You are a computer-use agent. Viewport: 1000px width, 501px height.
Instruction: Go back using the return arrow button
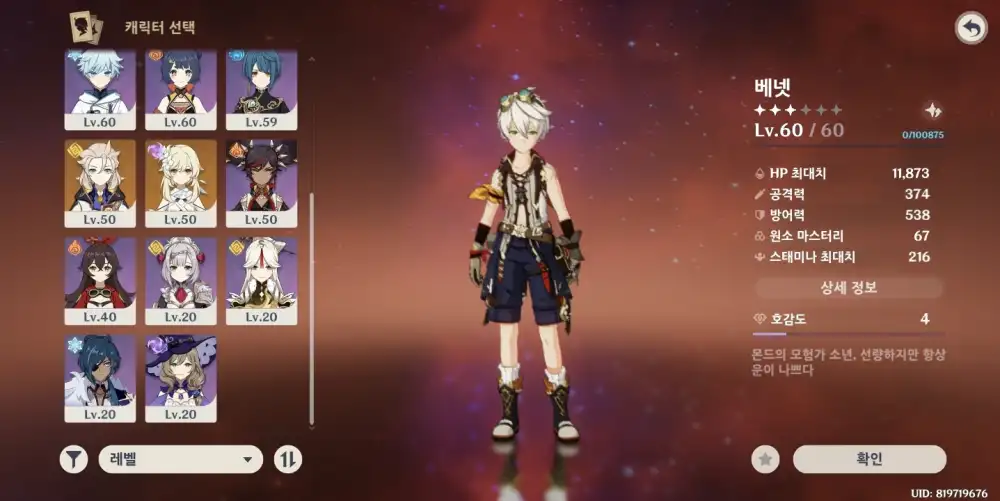point(970,28)
